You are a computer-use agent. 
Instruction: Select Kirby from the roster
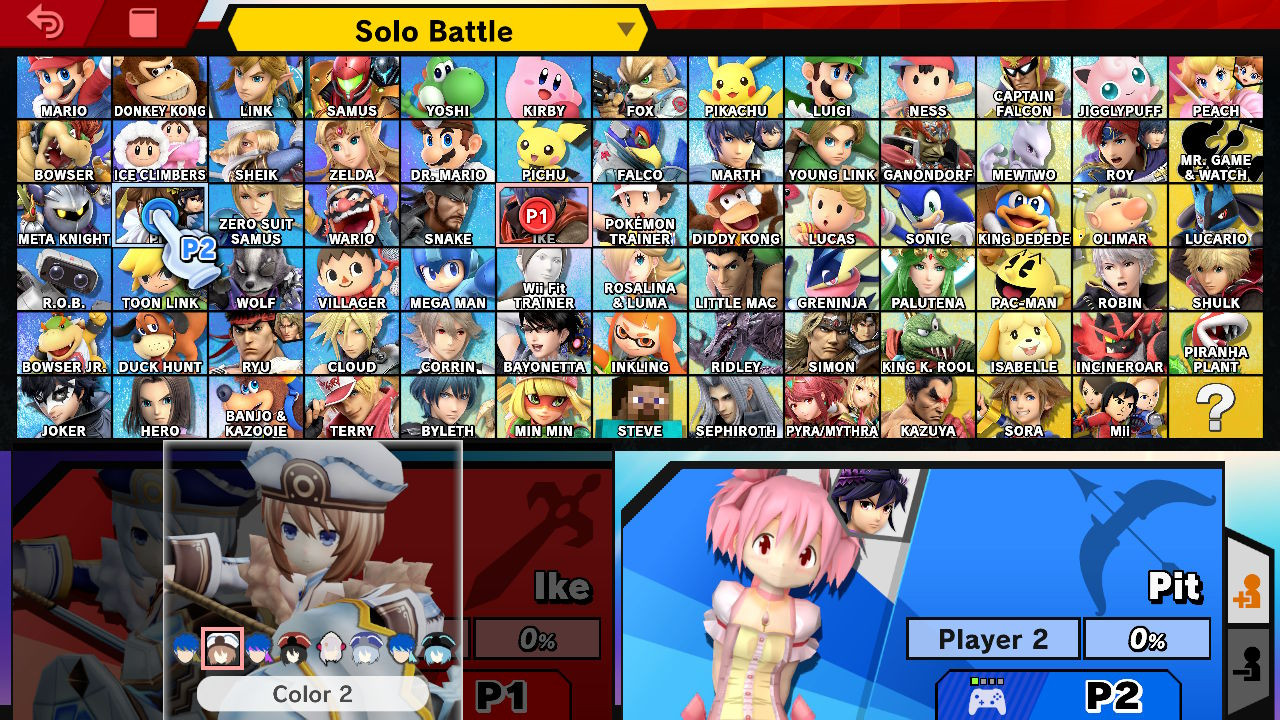pos(543,86)
